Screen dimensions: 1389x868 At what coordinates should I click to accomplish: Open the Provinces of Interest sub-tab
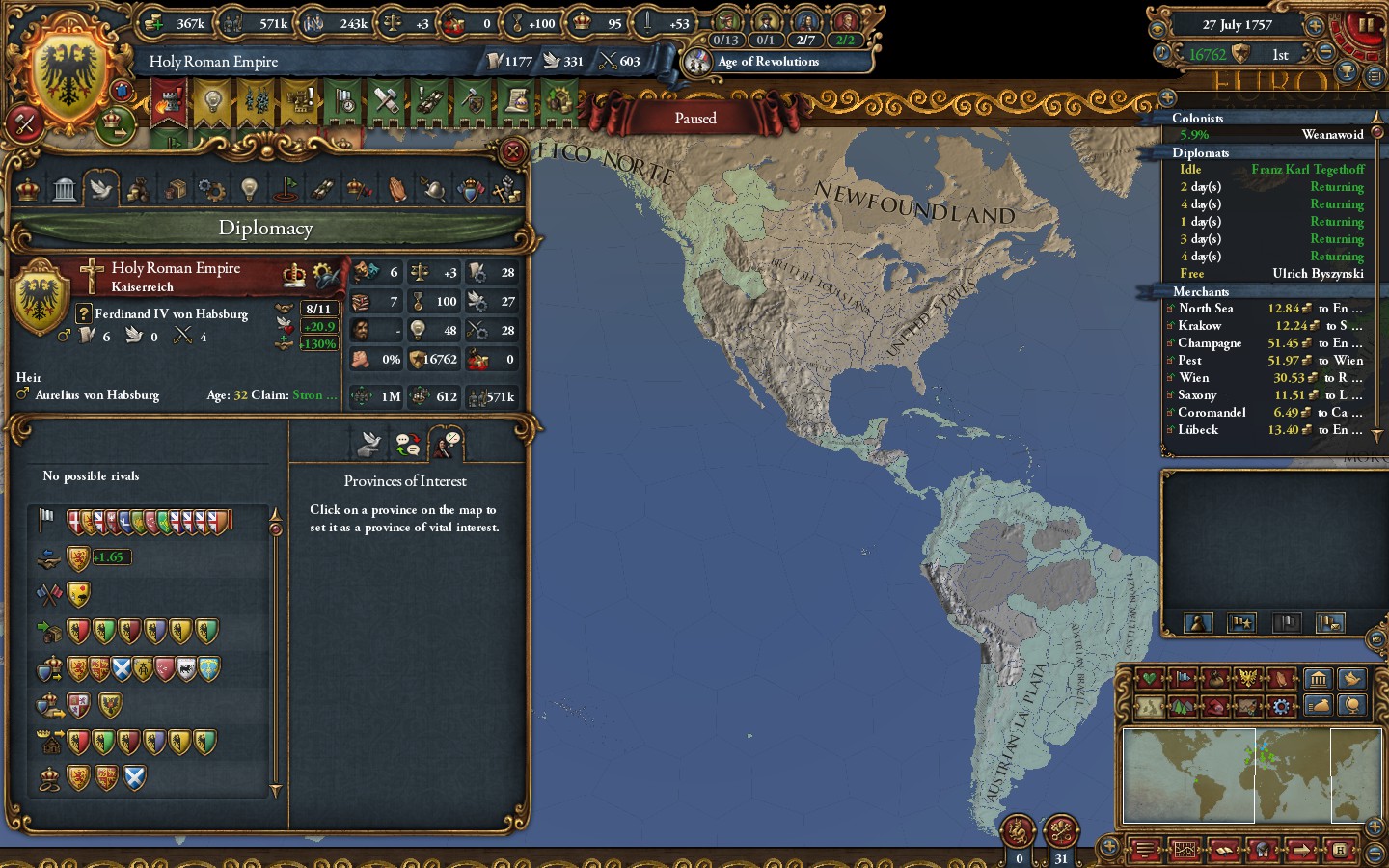pyautogui.click(x=448, y=444)
